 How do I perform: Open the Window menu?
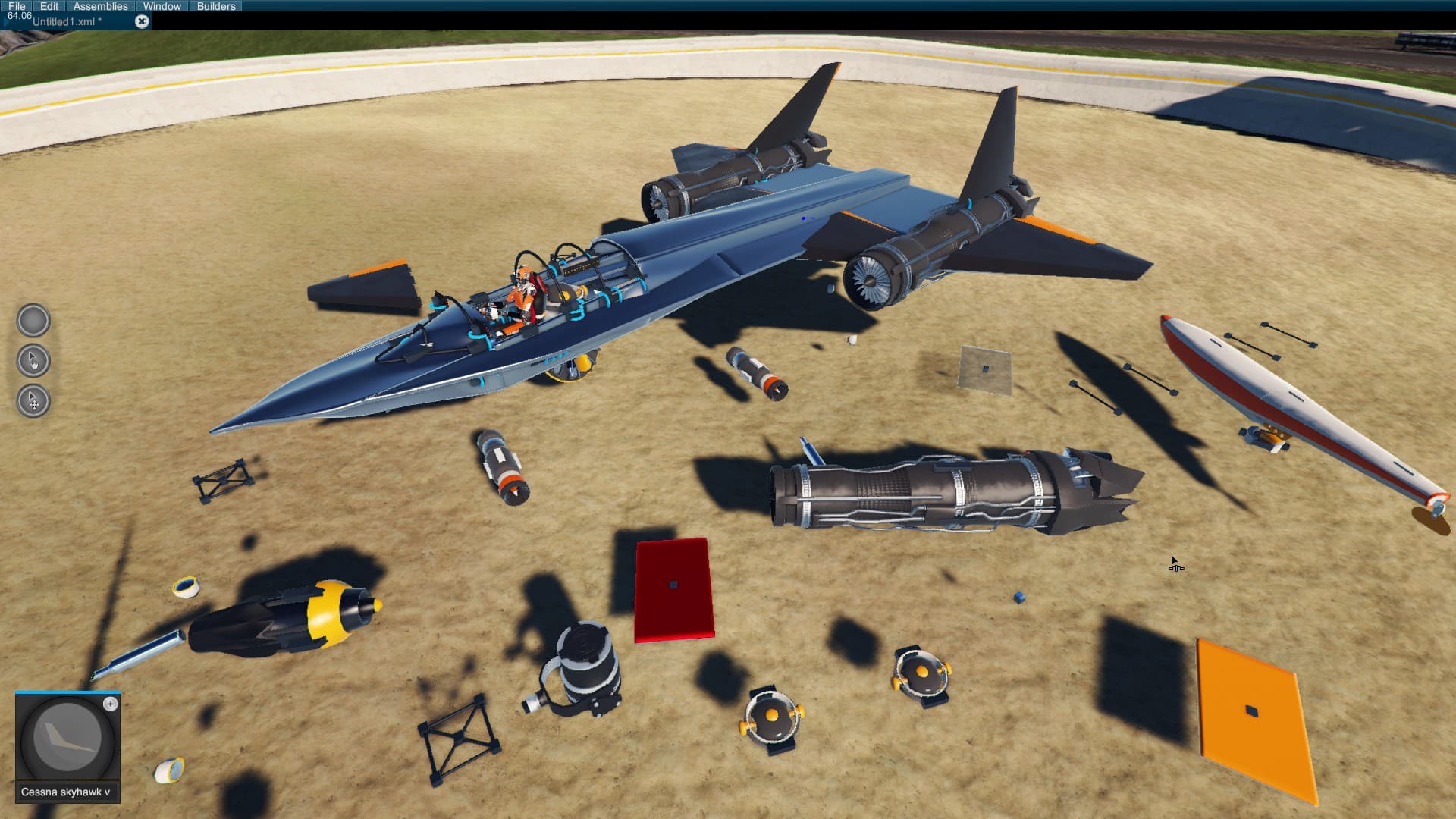click(162, 5)
